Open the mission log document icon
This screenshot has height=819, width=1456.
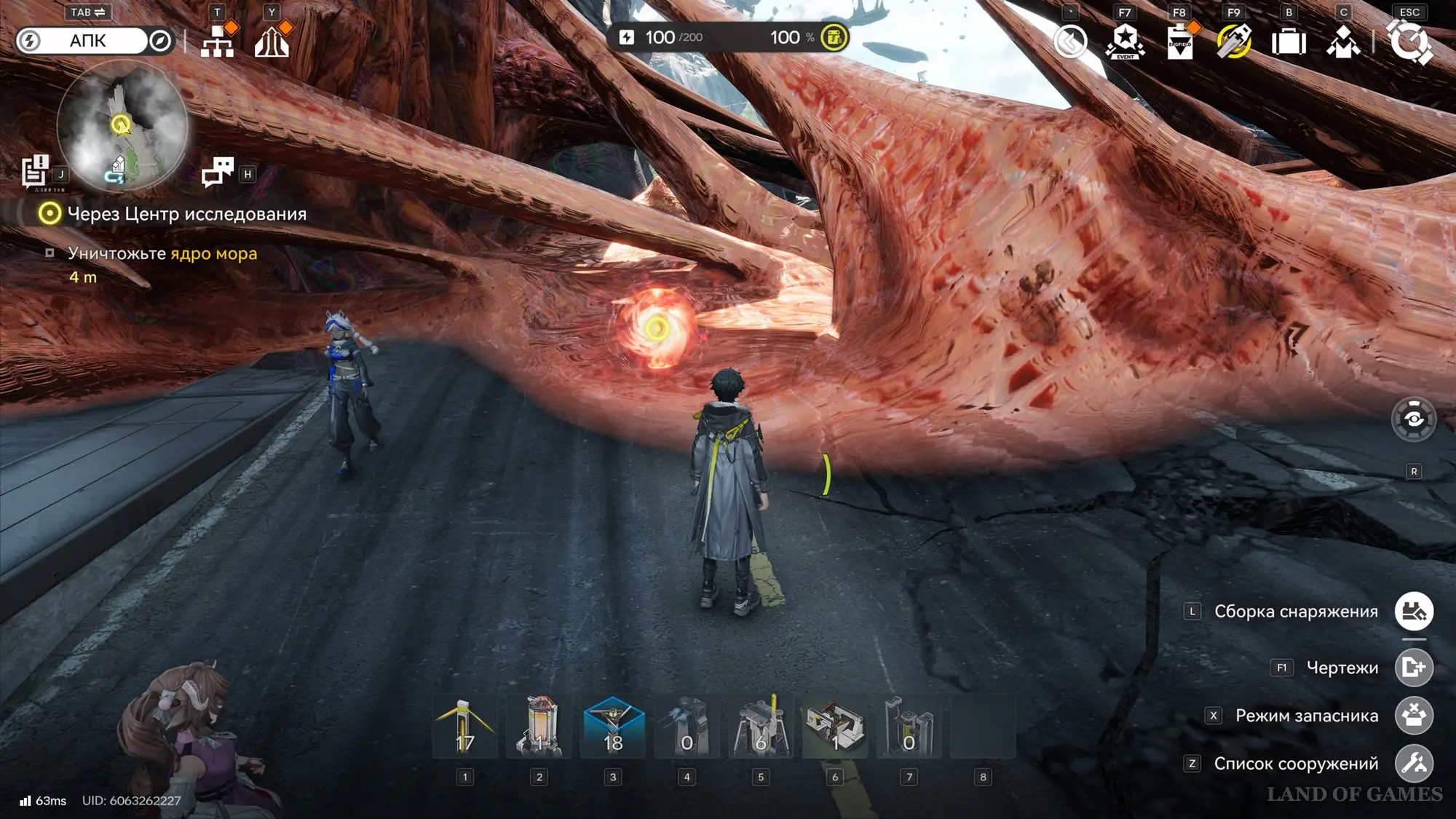34,172
